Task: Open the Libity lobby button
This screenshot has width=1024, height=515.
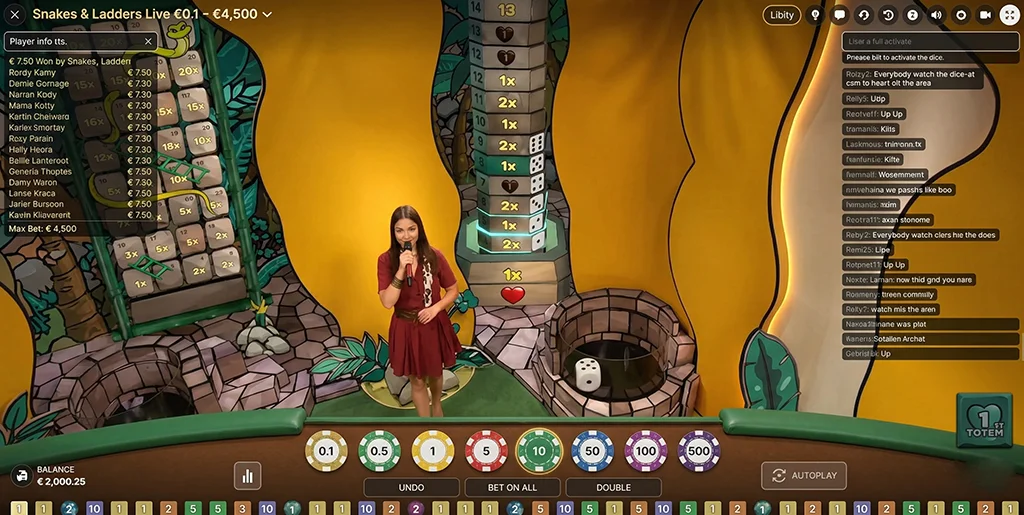Action: coord(782,15)
